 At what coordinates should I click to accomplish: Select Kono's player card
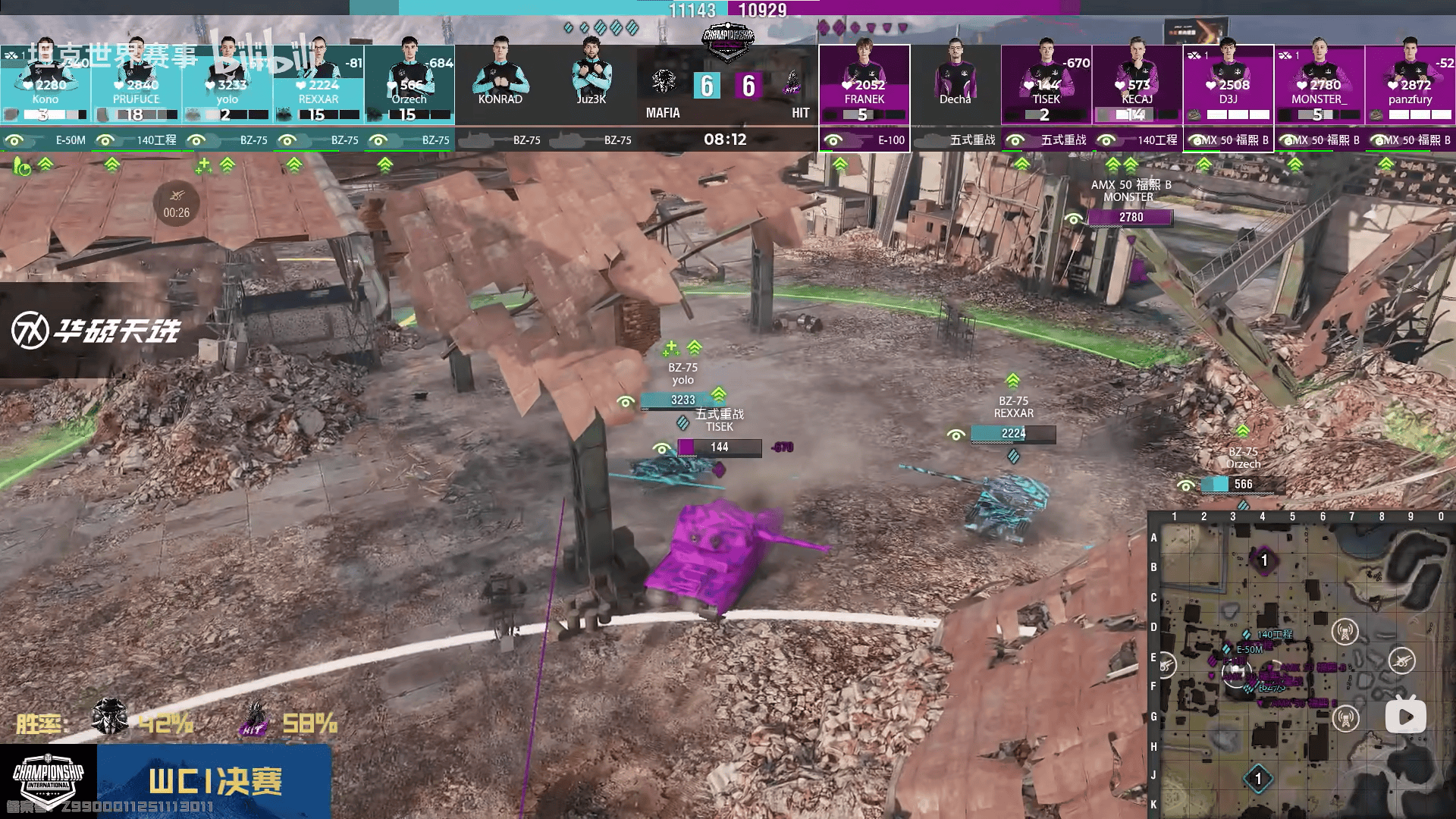[45, 83]
